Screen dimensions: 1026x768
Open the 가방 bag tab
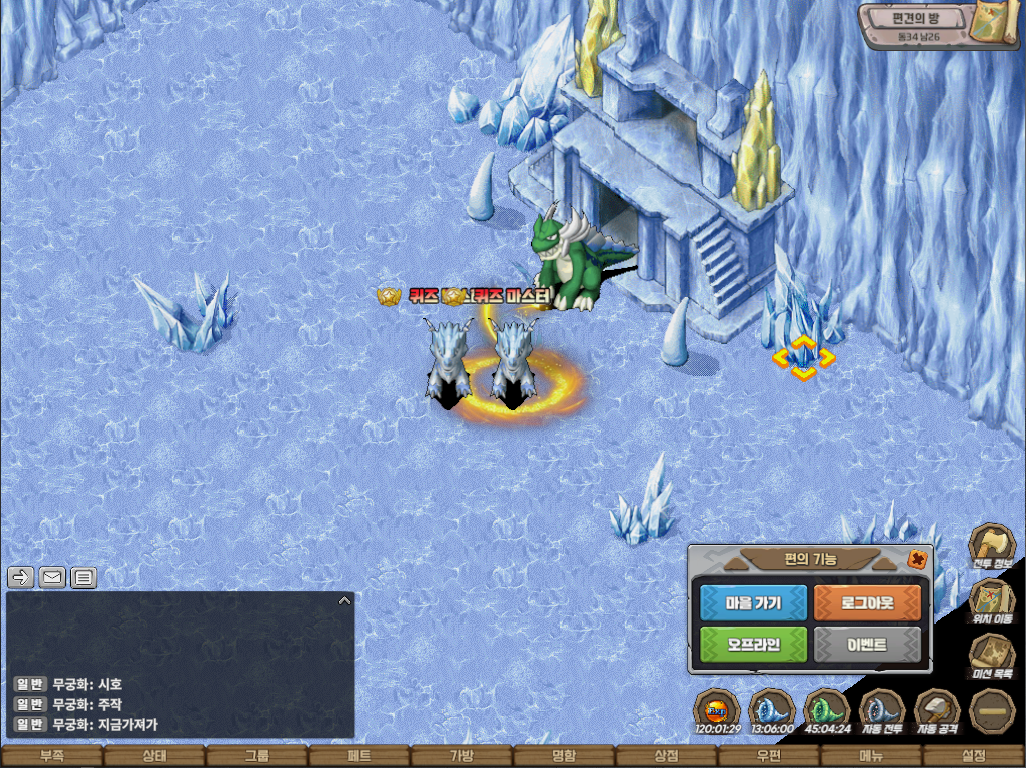461,757
